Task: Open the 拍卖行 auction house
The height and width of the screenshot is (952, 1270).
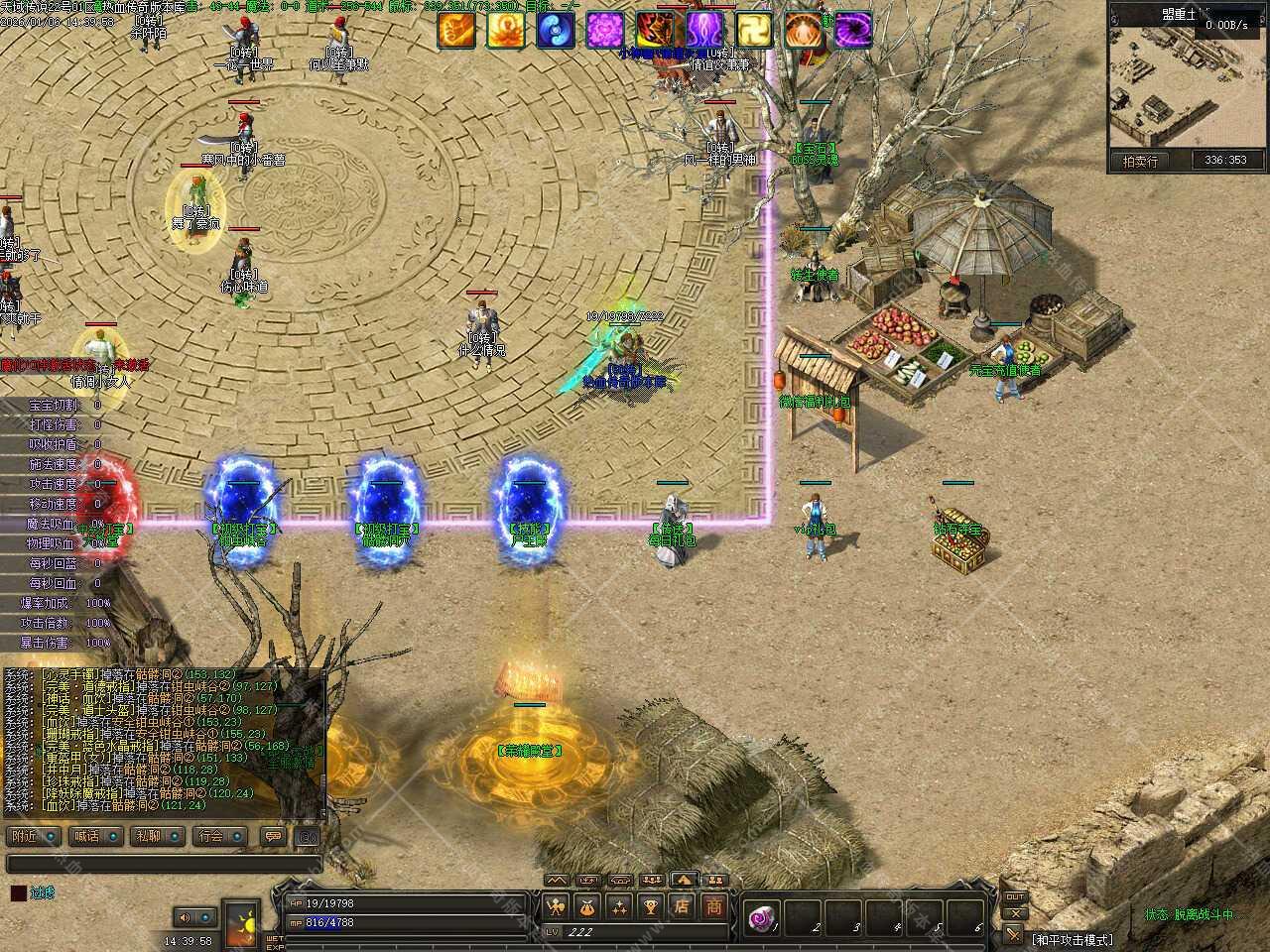Action: point(1140,161)
